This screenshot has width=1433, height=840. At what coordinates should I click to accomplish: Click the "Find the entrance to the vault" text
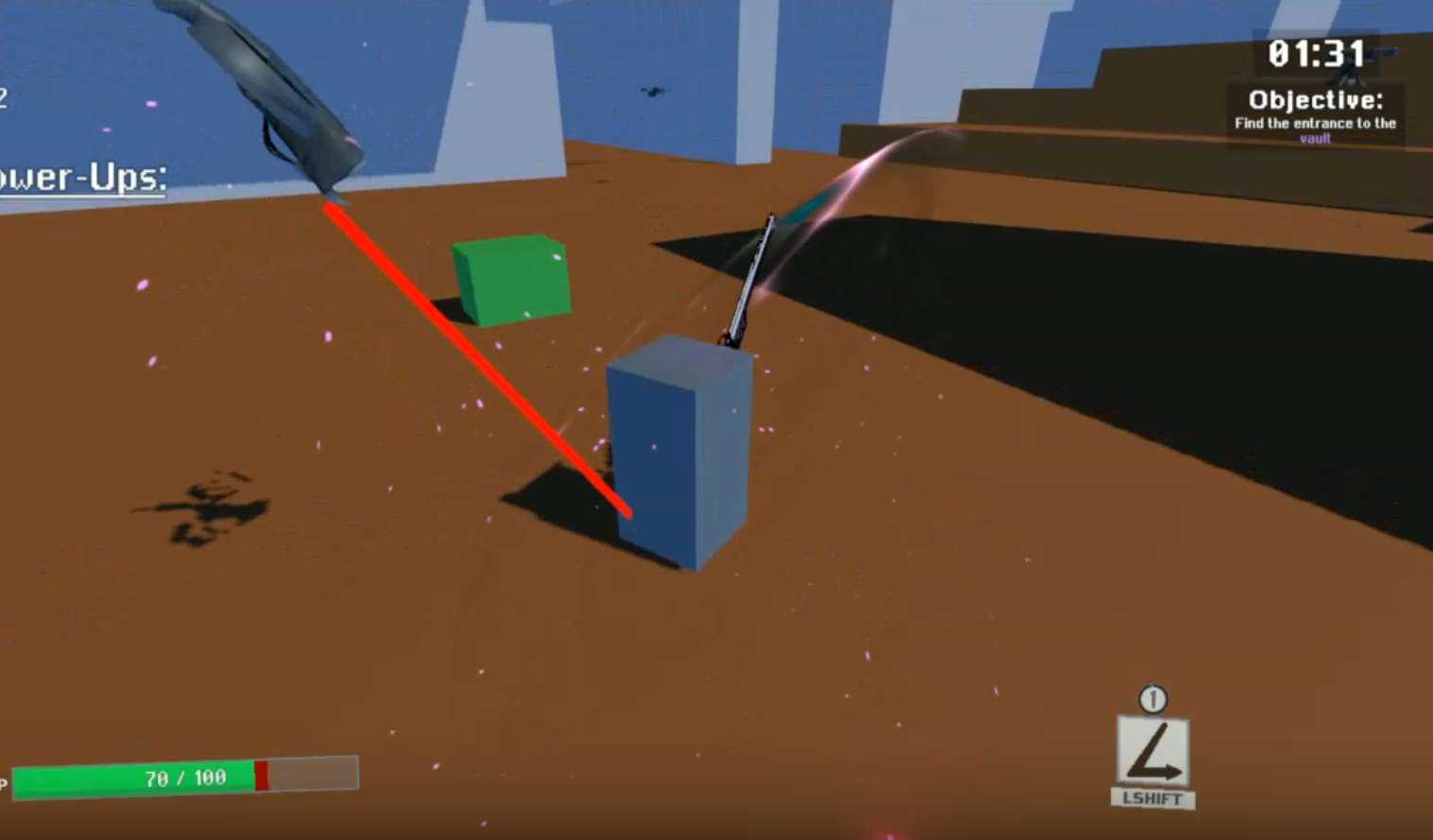click(1315, 123)
